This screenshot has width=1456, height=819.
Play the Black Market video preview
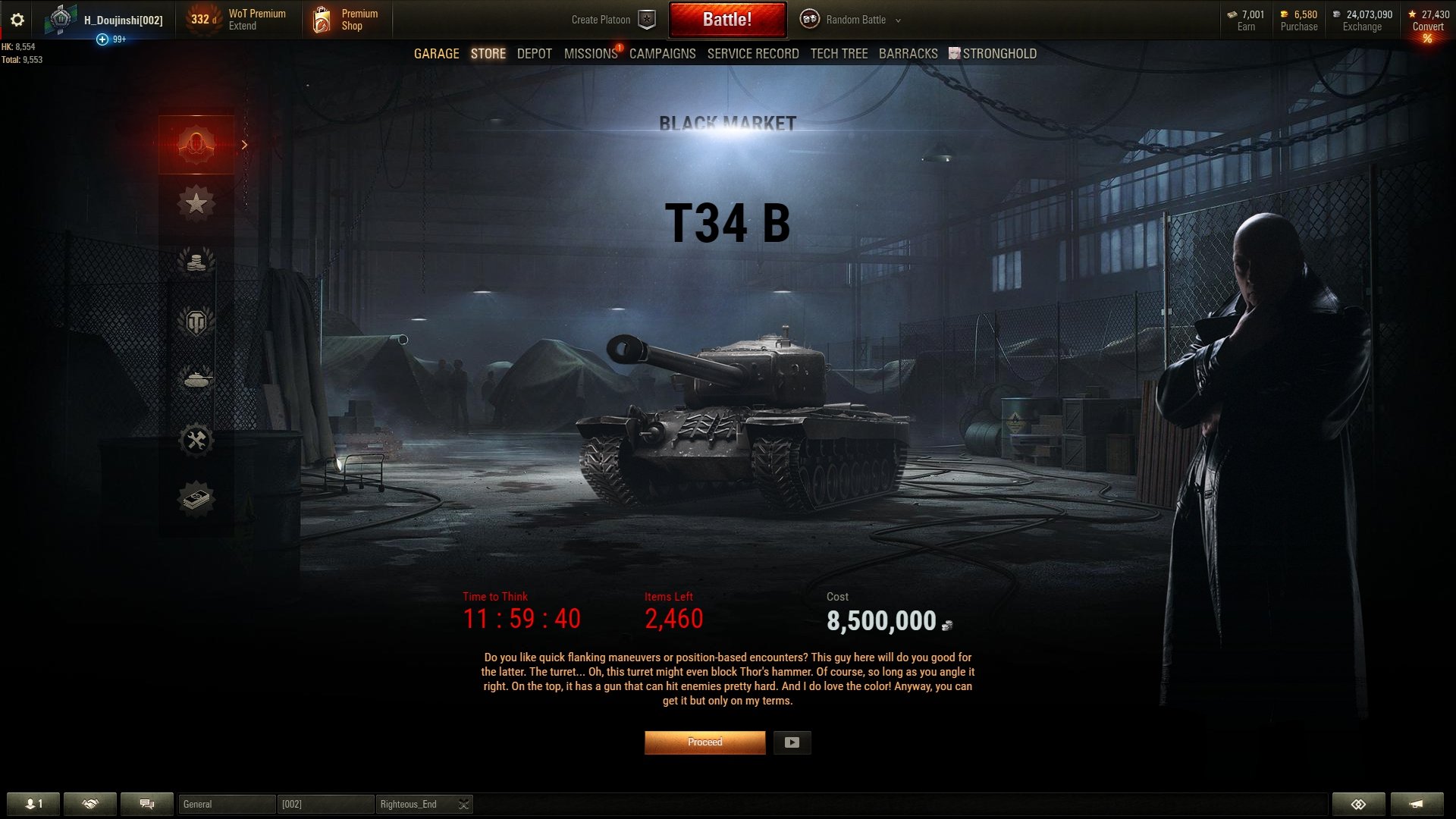pyautogui.click(x=792, y=742)
